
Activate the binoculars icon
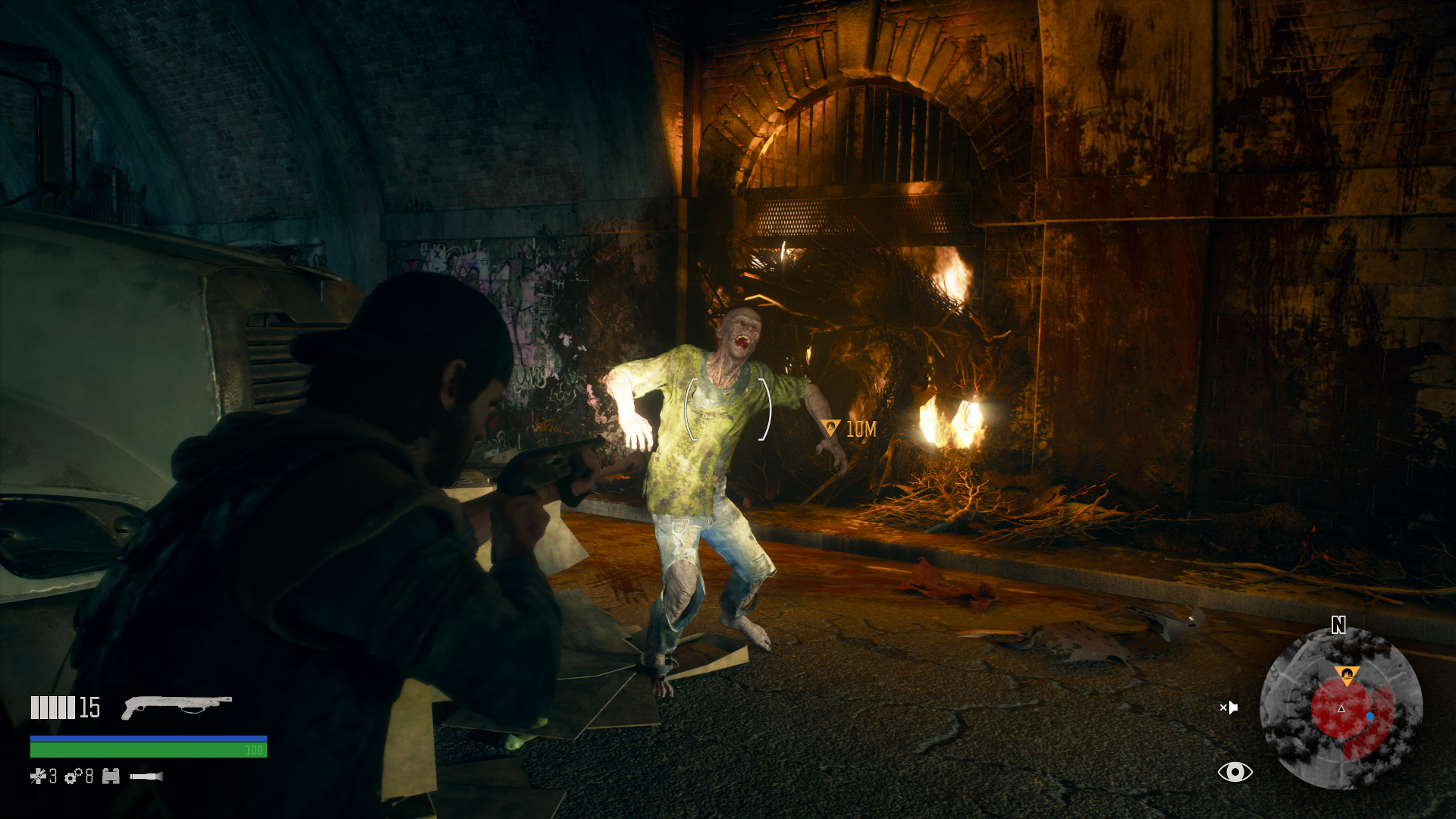(111, 776)
